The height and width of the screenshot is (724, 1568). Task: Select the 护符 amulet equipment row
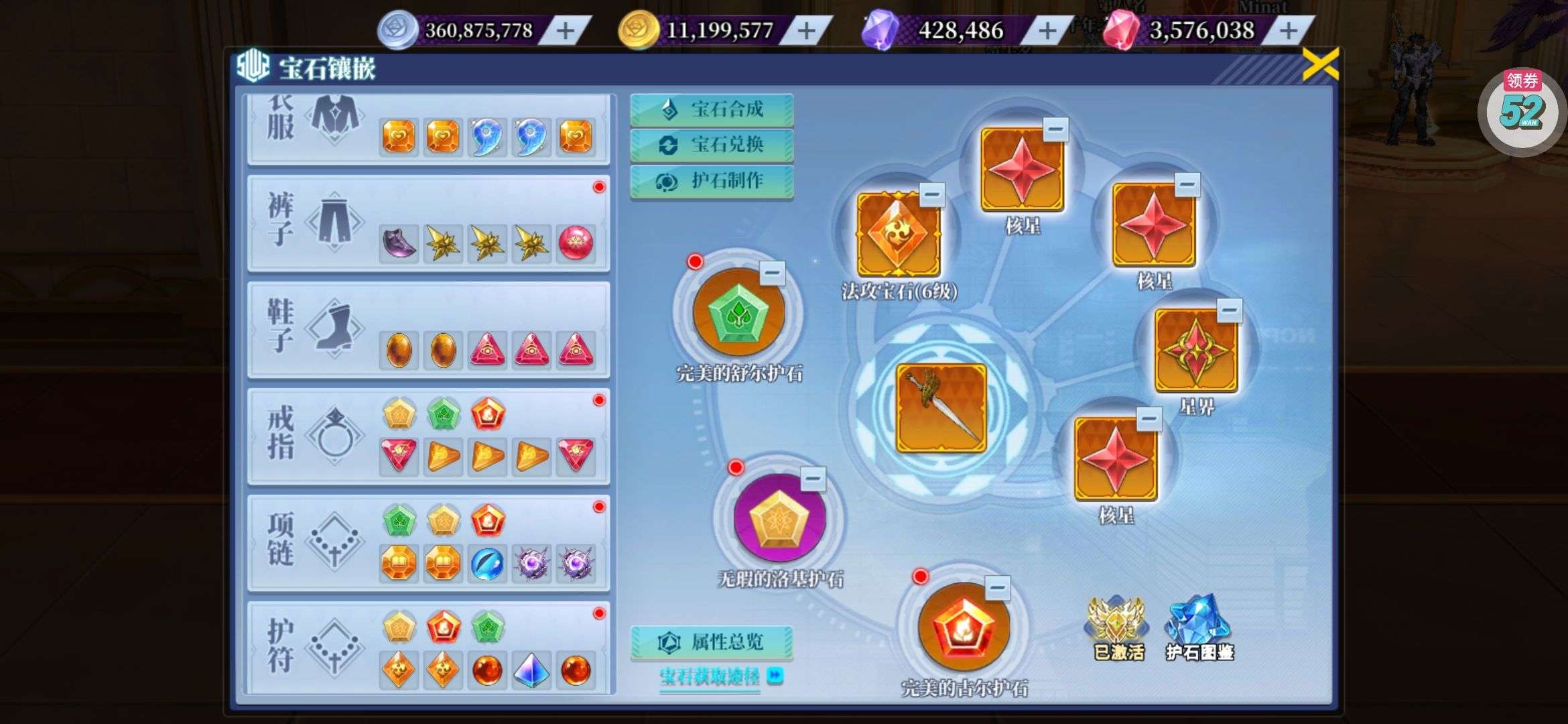coord(428,648)
